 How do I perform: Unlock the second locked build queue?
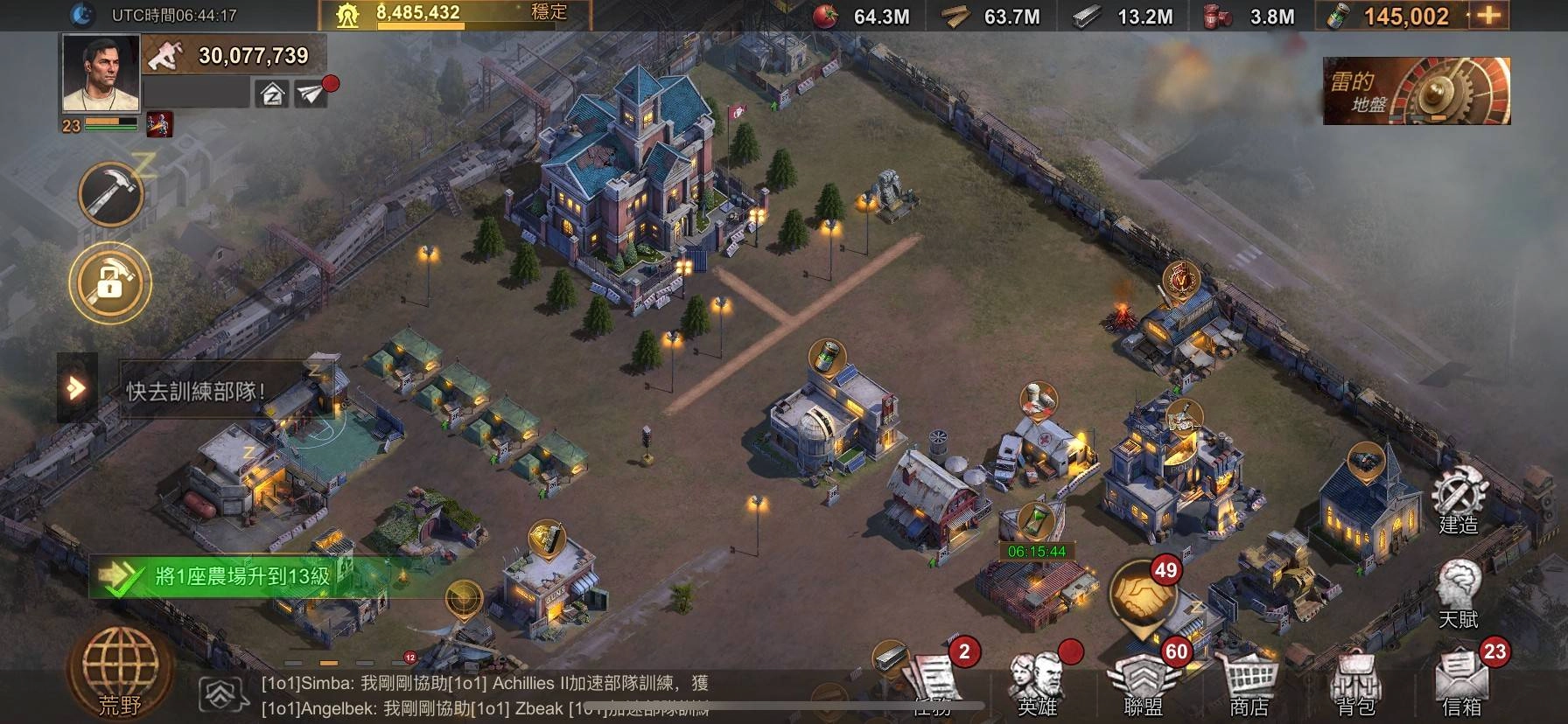[x=110, y=282]
